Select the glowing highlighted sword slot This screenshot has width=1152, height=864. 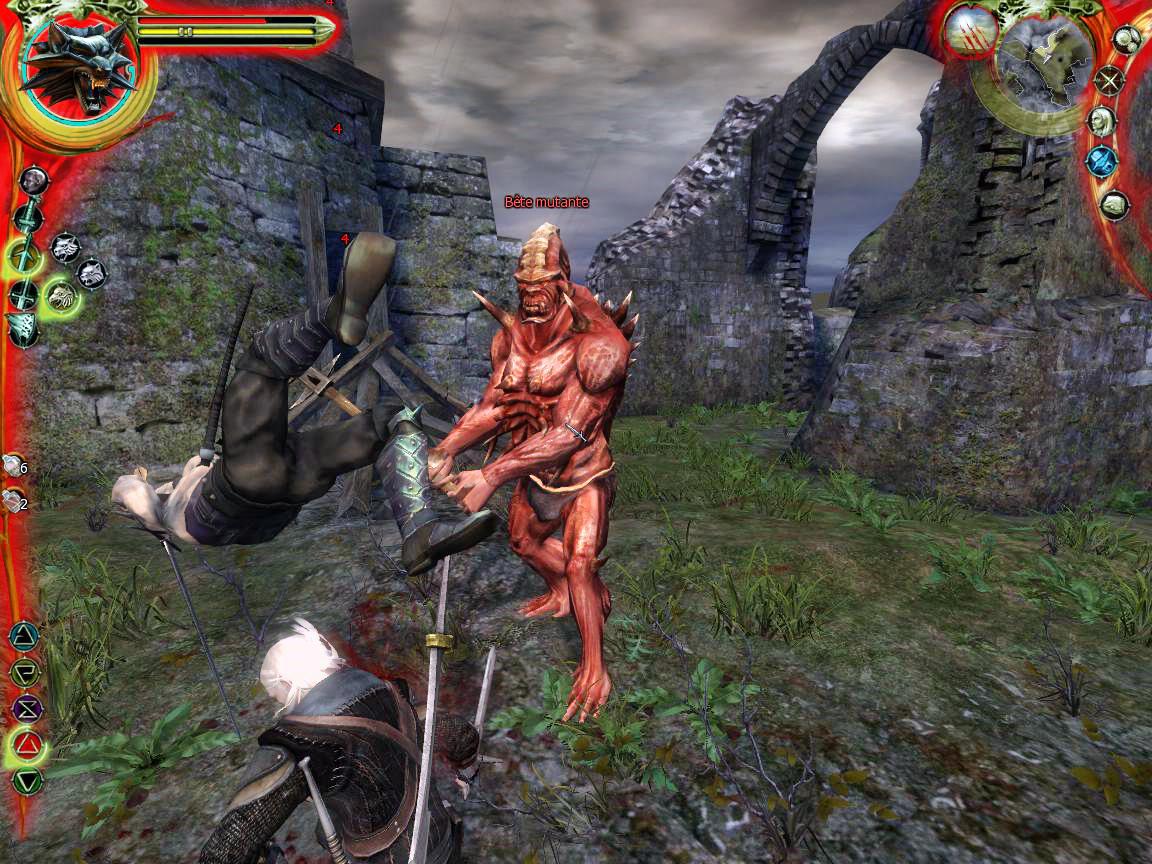click(24, 256)
